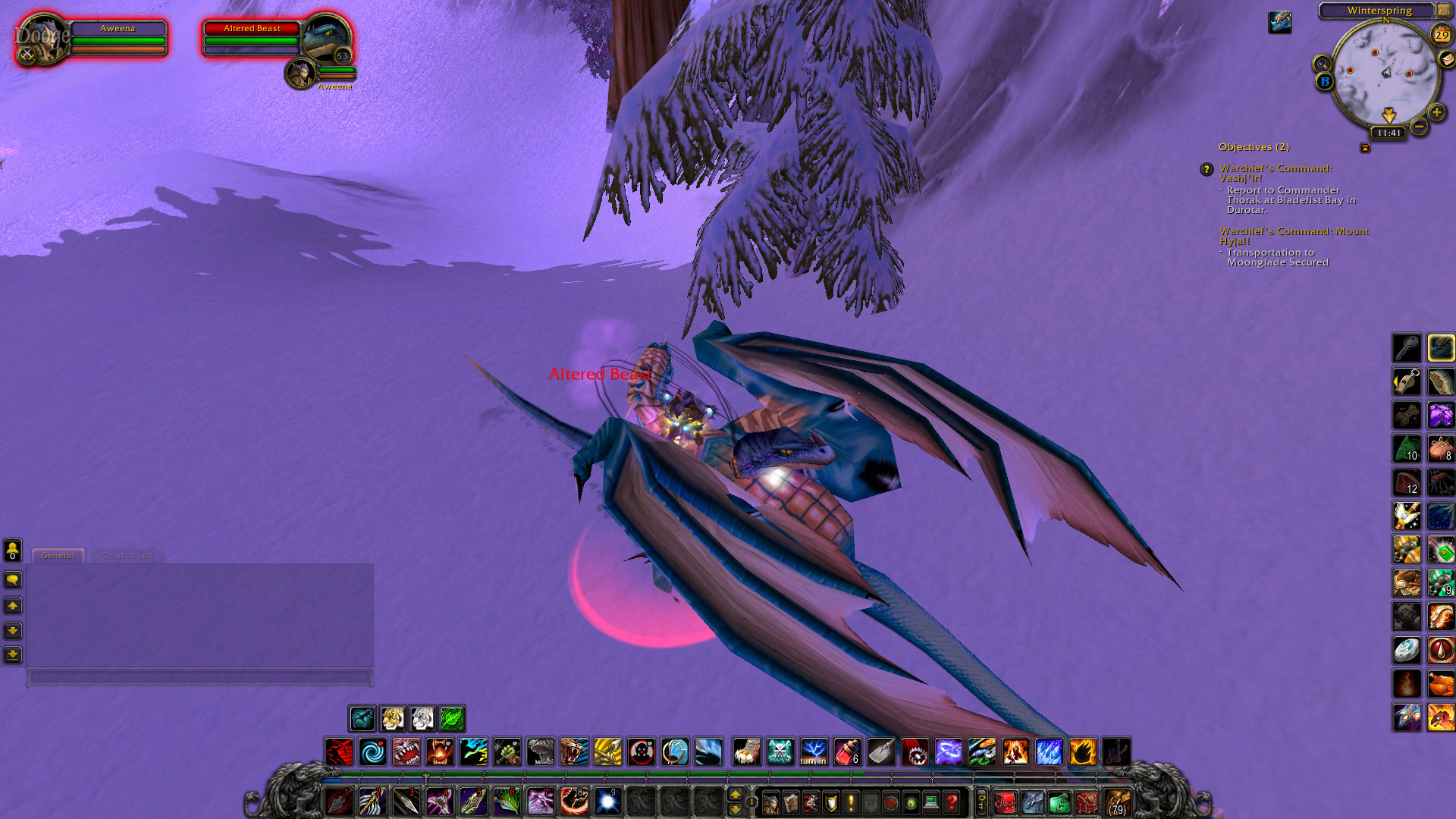Select the General chat tab
Viewport: 1456px width, 819px height.
click(58, 555)
